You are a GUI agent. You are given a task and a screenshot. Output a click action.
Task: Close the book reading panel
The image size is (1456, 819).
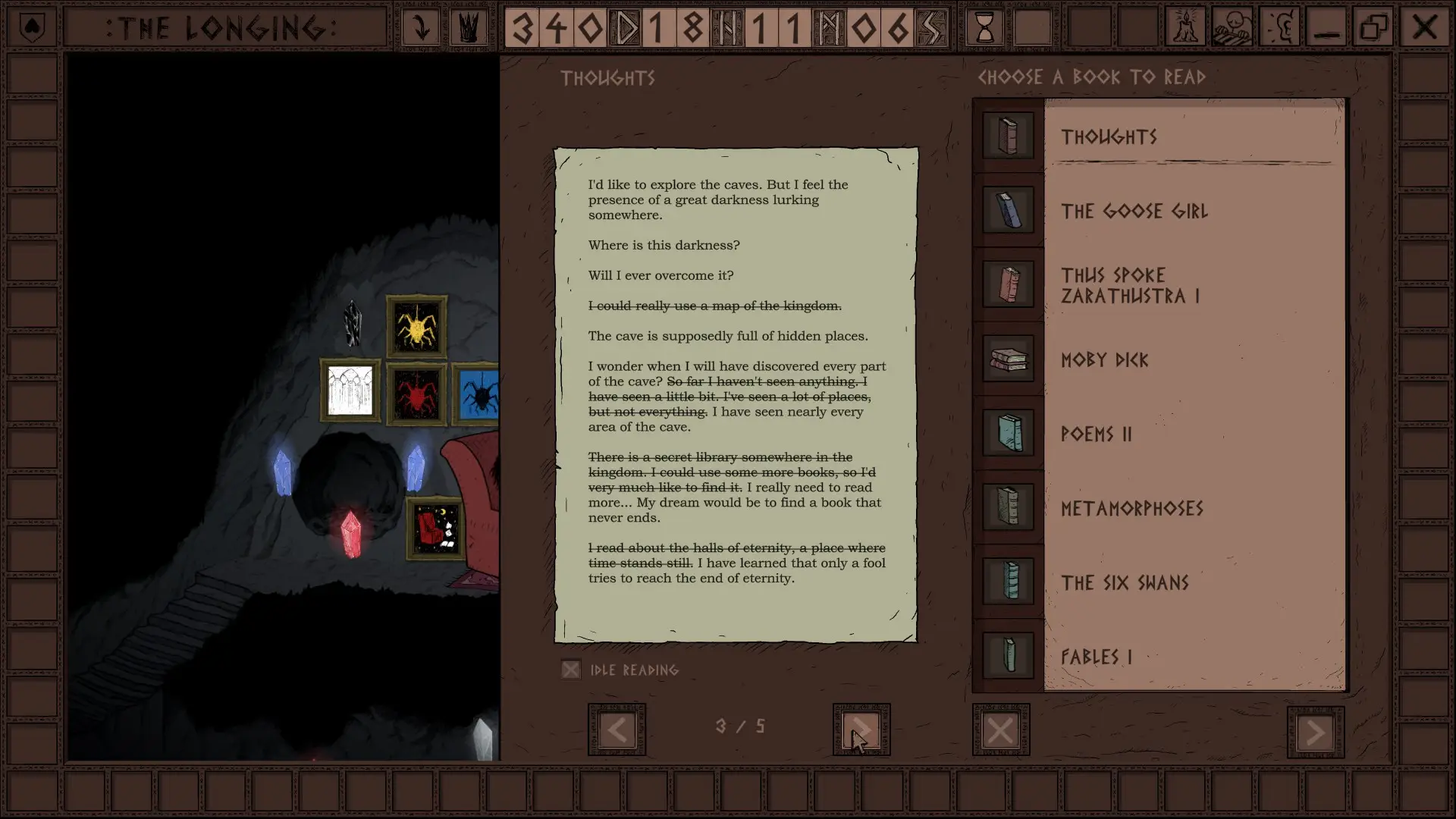tap(1000, 730)
